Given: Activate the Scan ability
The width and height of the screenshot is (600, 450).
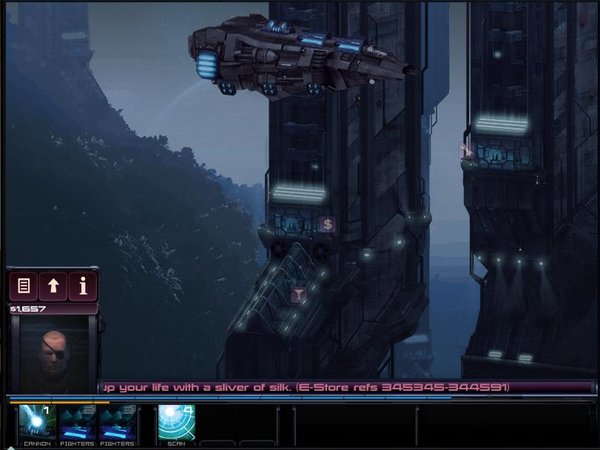Looking at the screenshot, I should [x=176, y=424].
